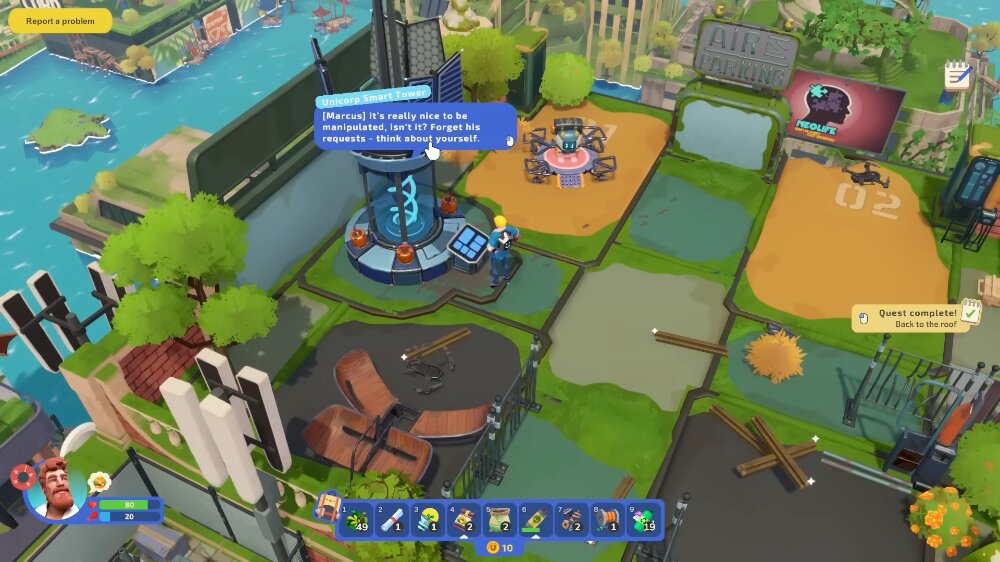Viewport: 1000px width, 562px height.
Task: Select the crate item in slot 4
Action: [x=464, y=520]
